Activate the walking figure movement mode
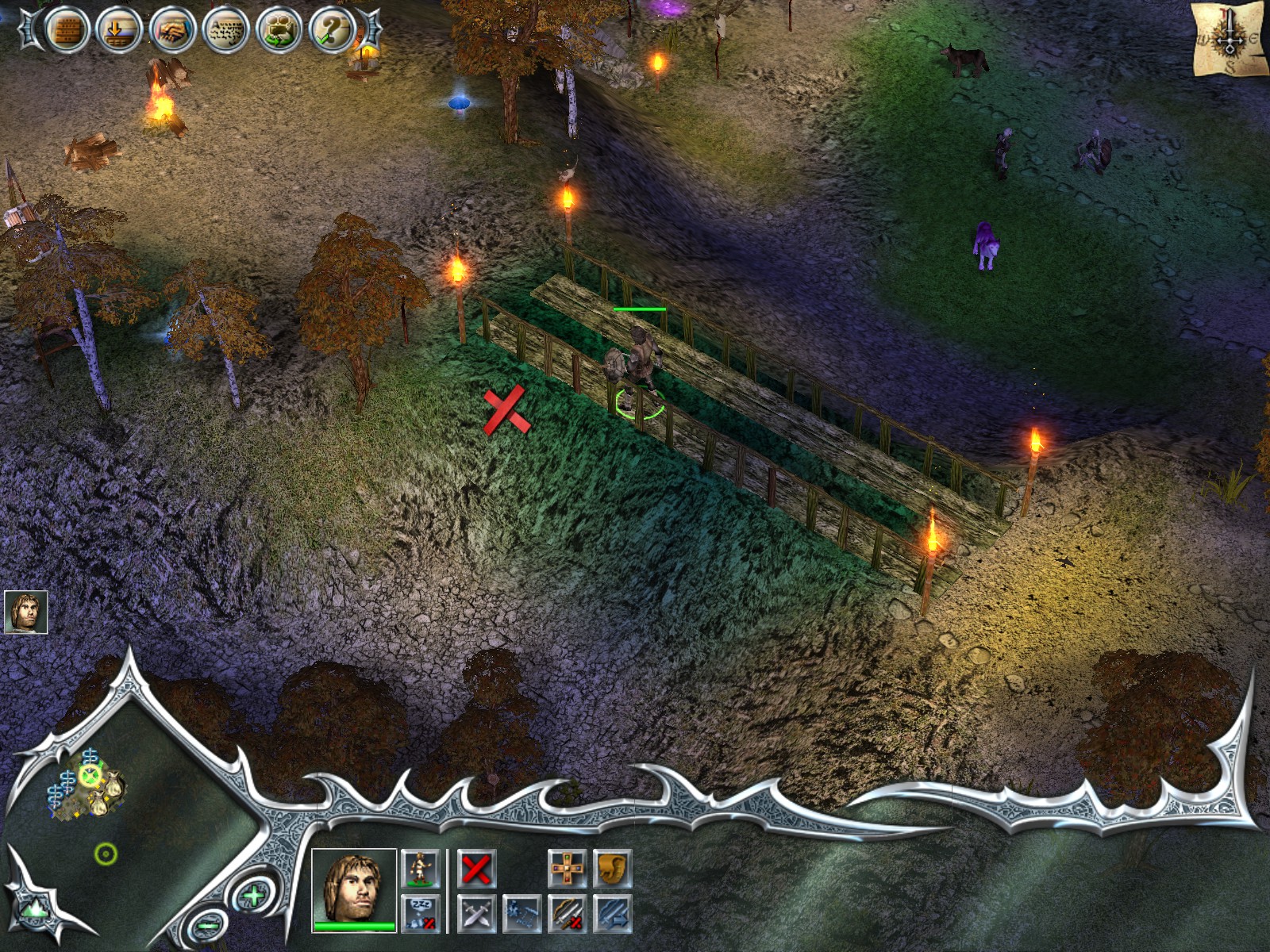The width and height of the screenshot is (1270, 952). point(420,869)
